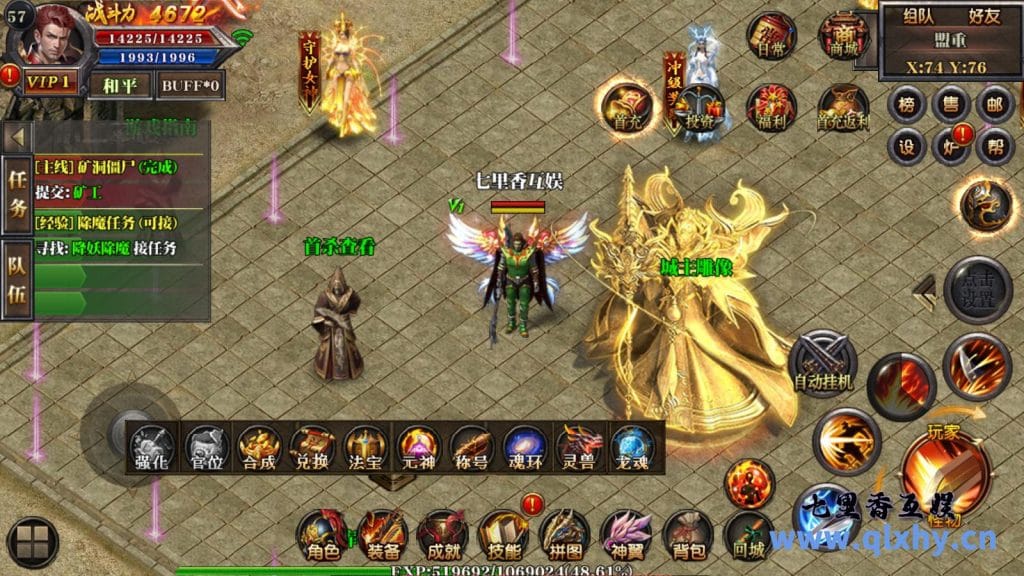Check mail with the 邮 button
This screenshot has height=576, width=1024.
(994, 105)
